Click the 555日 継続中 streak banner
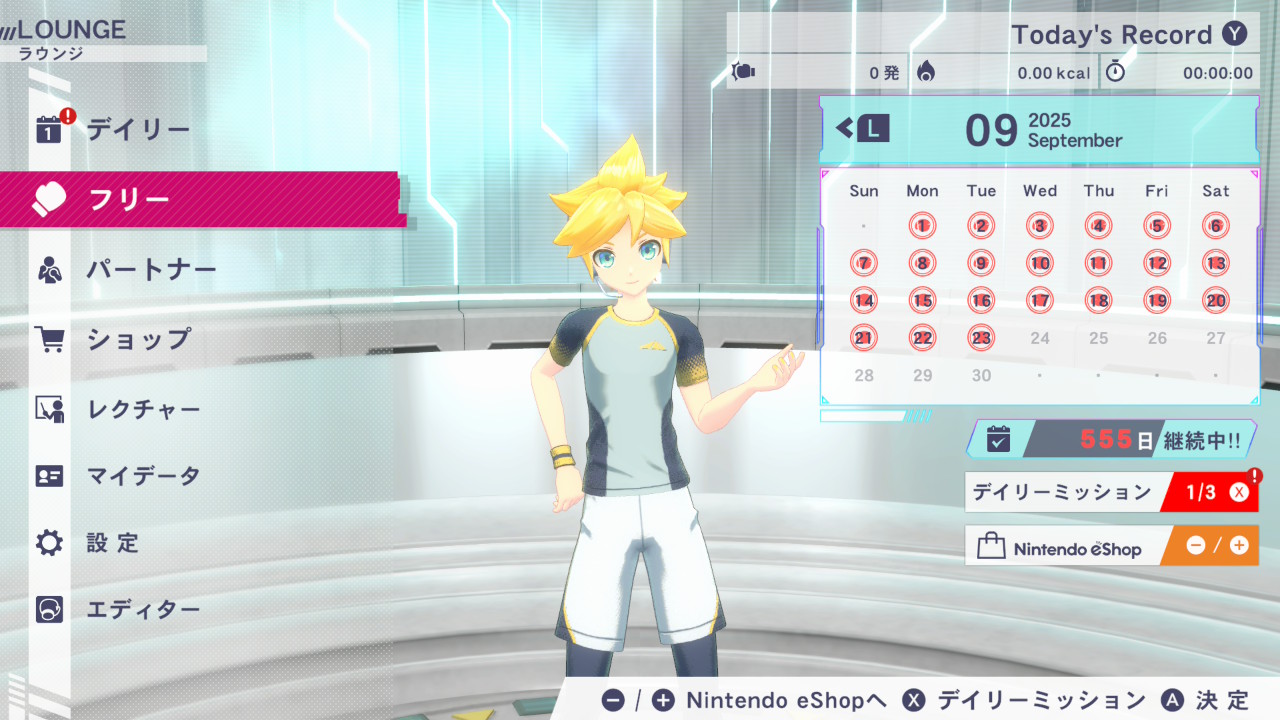 (x=1111, y=439)
